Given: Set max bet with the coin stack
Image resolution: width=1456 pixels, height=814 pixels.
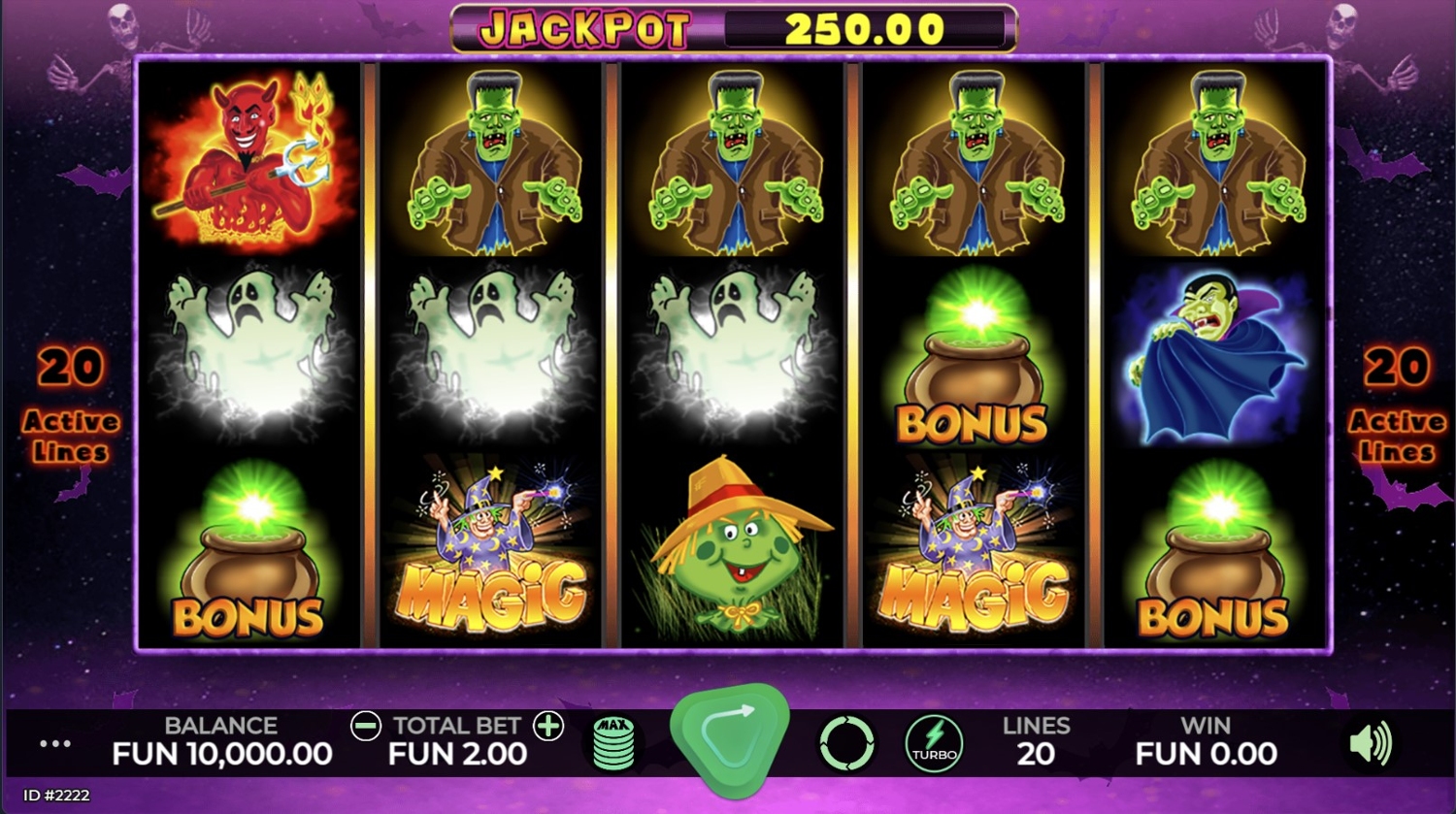Looking at the screenshot, I should [613, 743].
